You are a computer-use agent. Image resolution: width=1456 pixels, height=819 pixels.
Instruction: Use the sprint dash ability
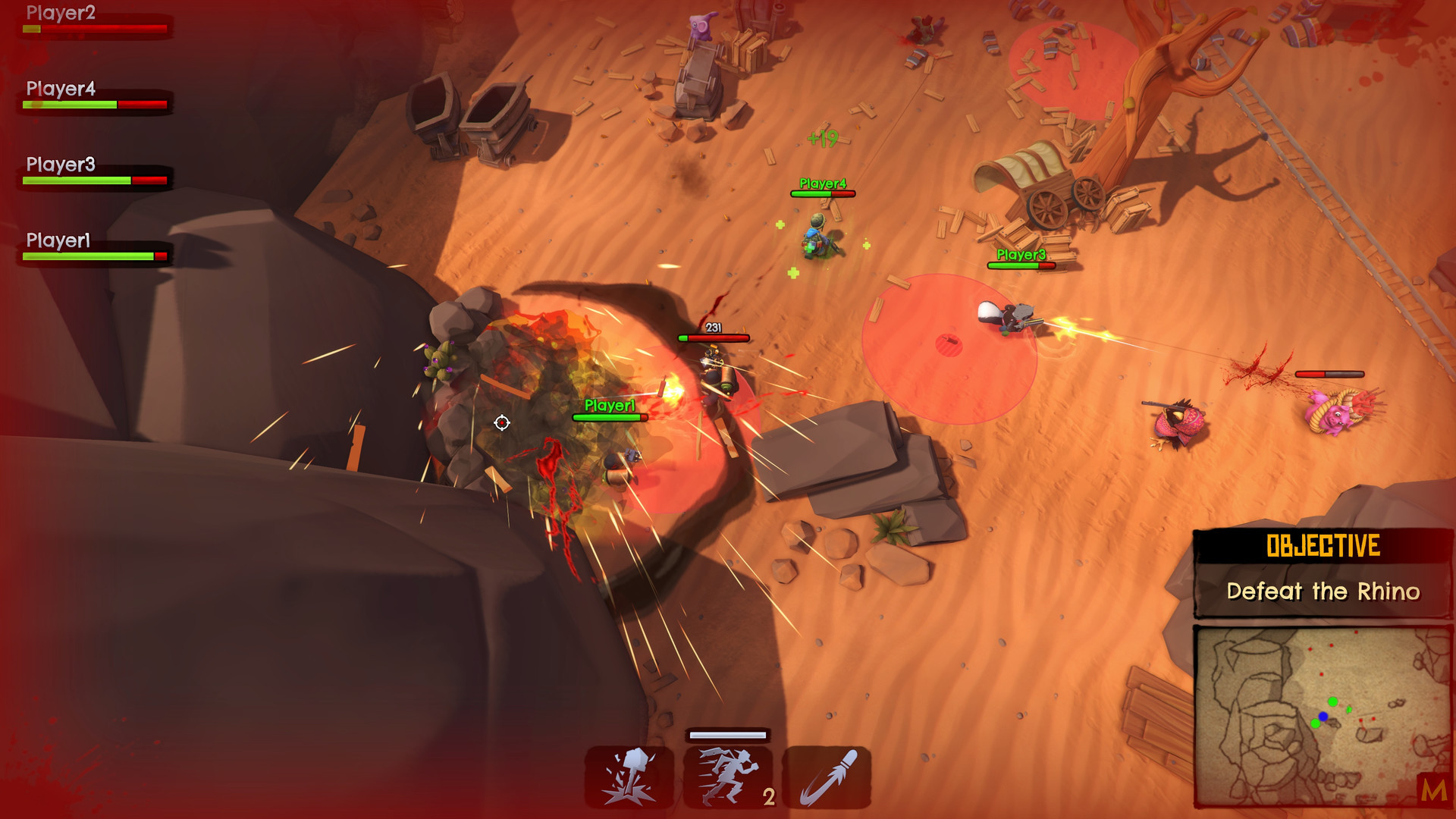click(728, 777)
